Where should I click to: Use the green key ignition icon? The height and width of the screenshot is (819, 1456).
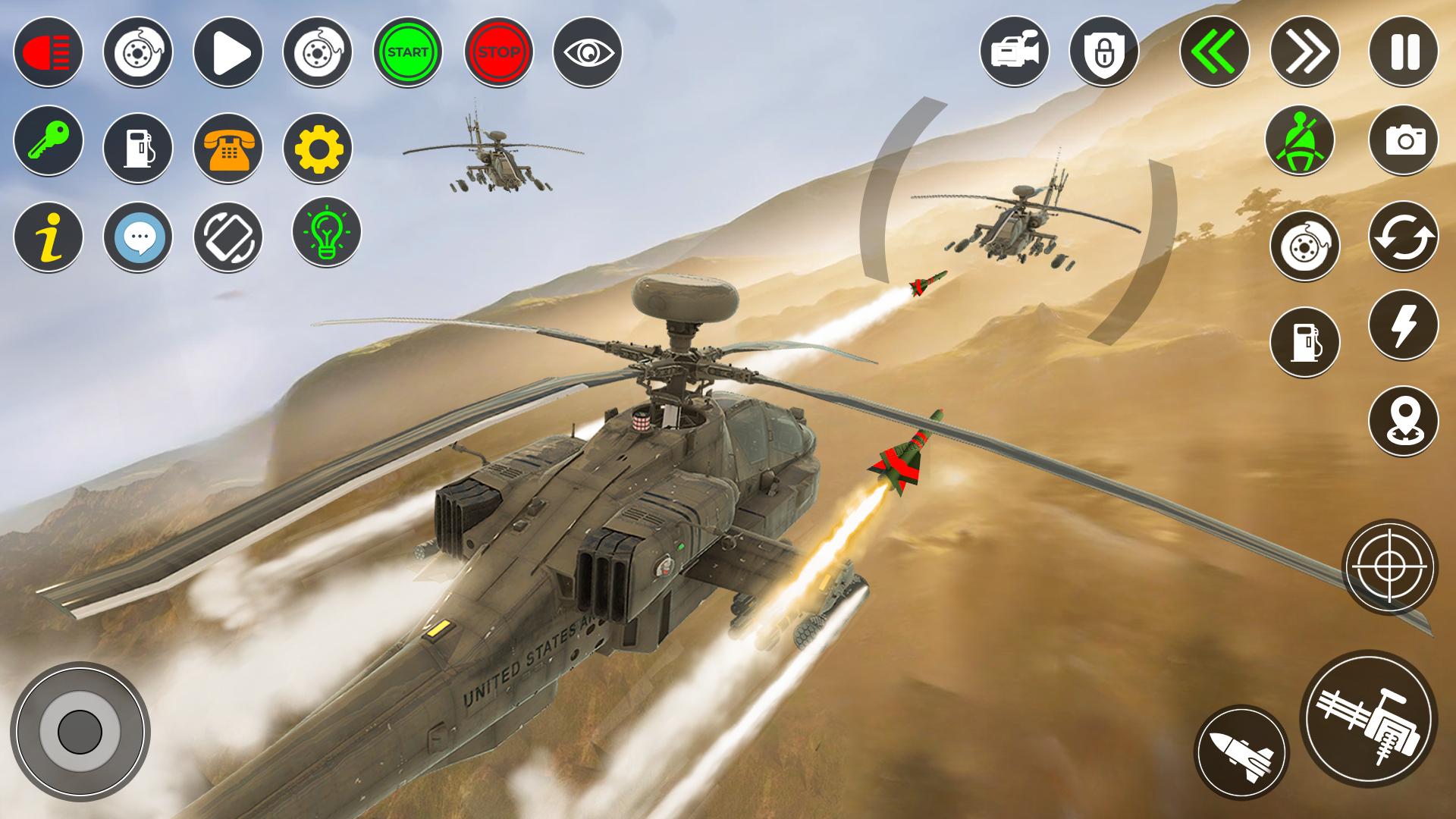tap(48, 140)
